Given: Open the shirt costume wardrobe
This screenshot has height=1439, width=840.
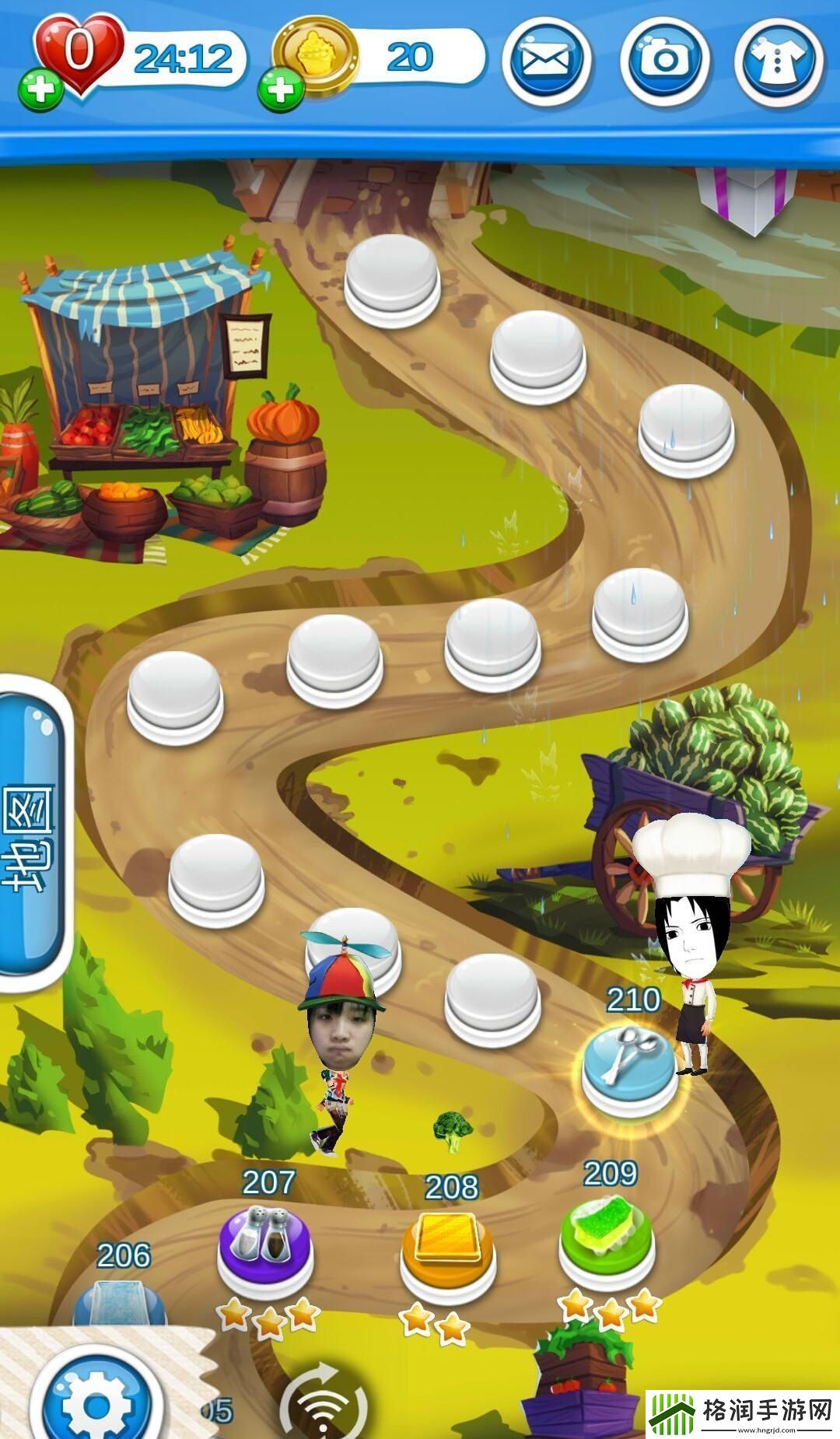Looking at the screenshot, I should (x=779, y=61).
